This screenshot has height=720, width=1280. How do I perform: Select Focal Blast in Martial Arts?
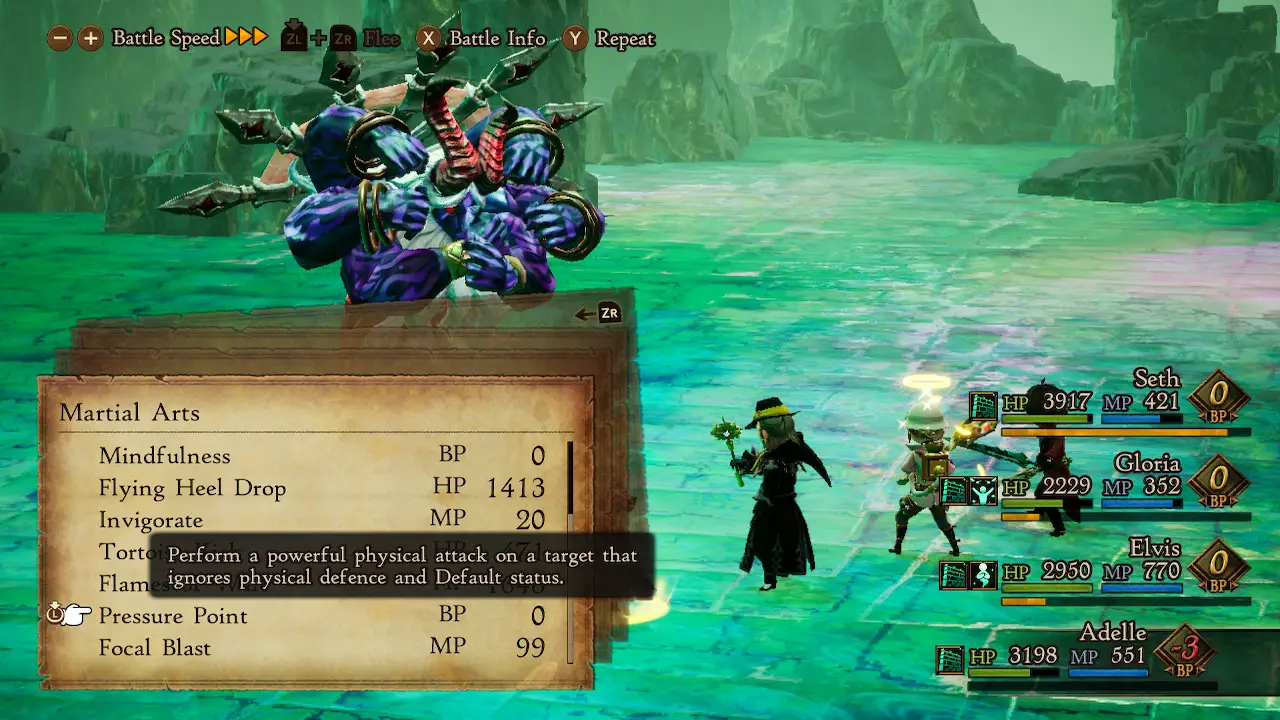pos(155,648)
